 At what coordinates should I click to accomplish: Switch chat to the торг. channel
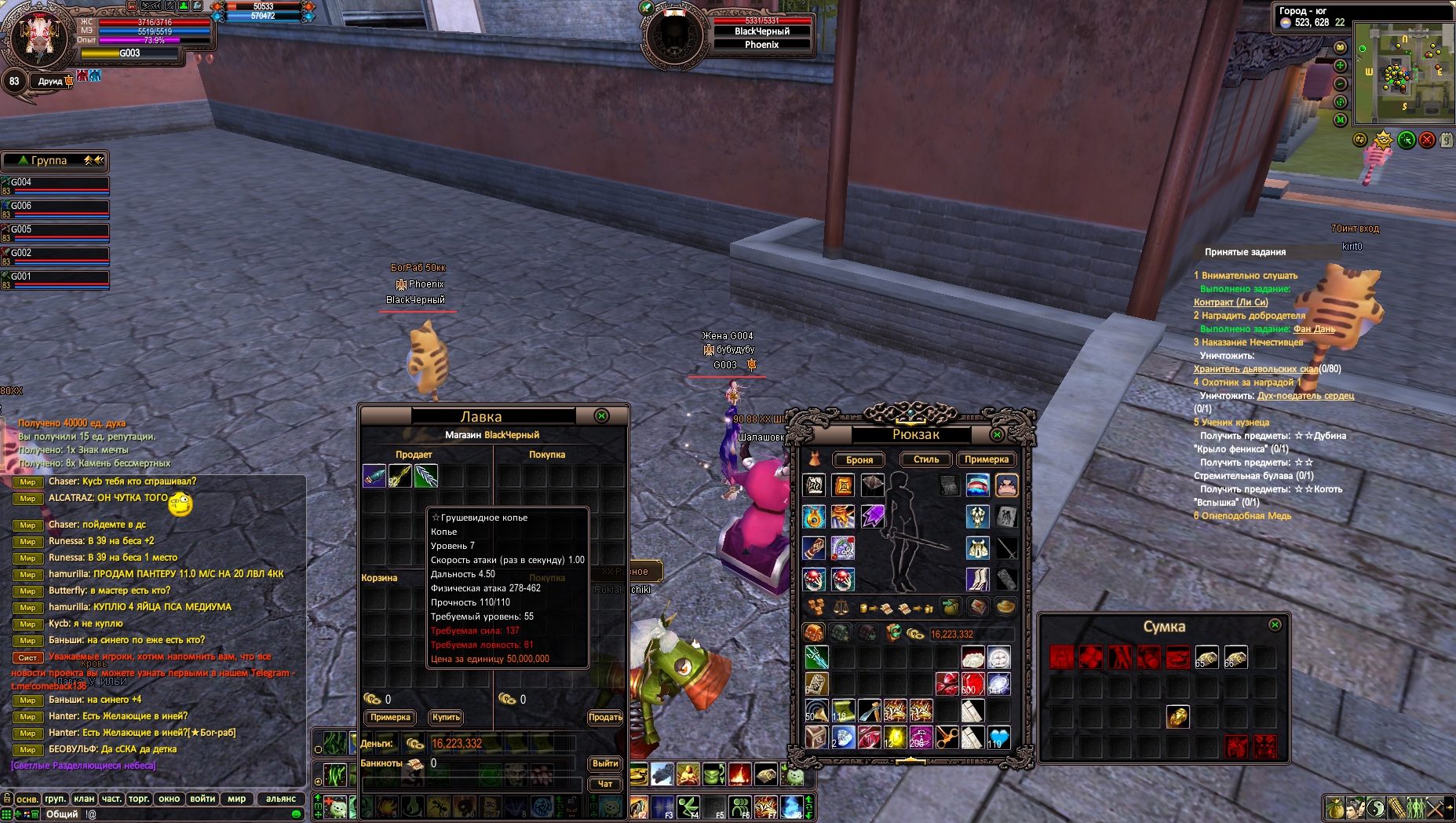(139, 799)
